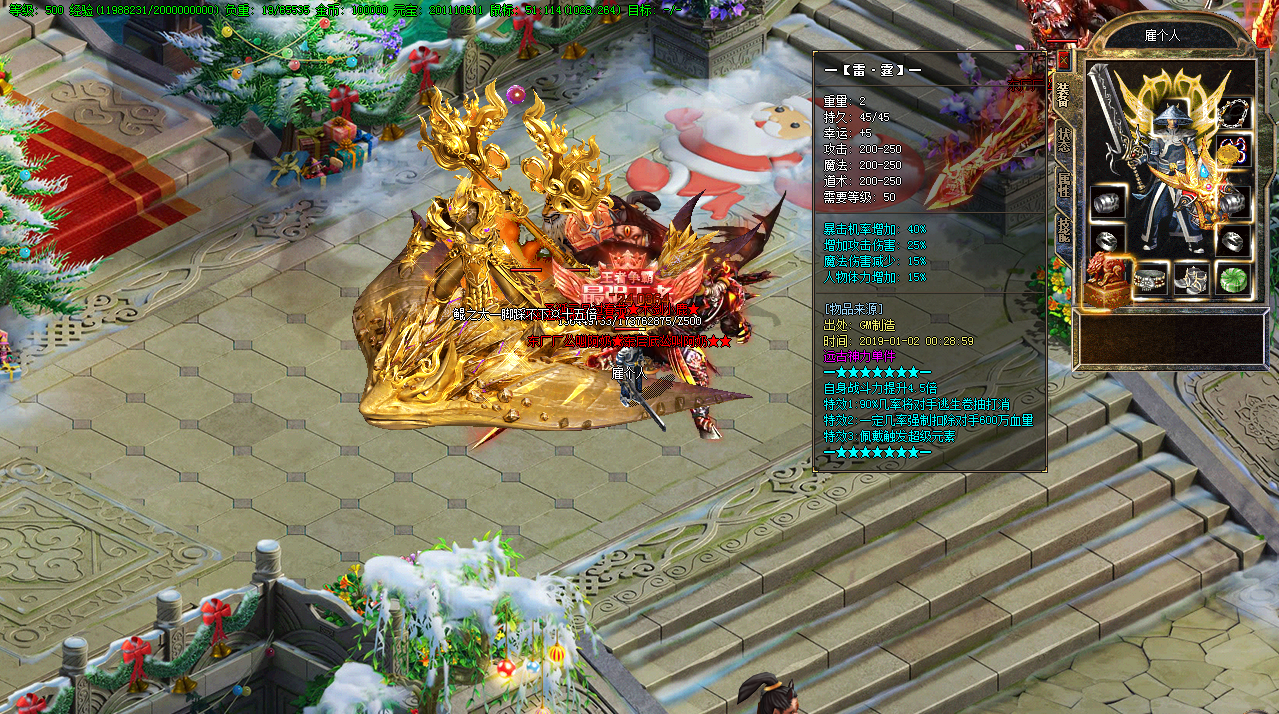Select the studded belt slot
The image size is (1279, 714).
(1151, 278)
